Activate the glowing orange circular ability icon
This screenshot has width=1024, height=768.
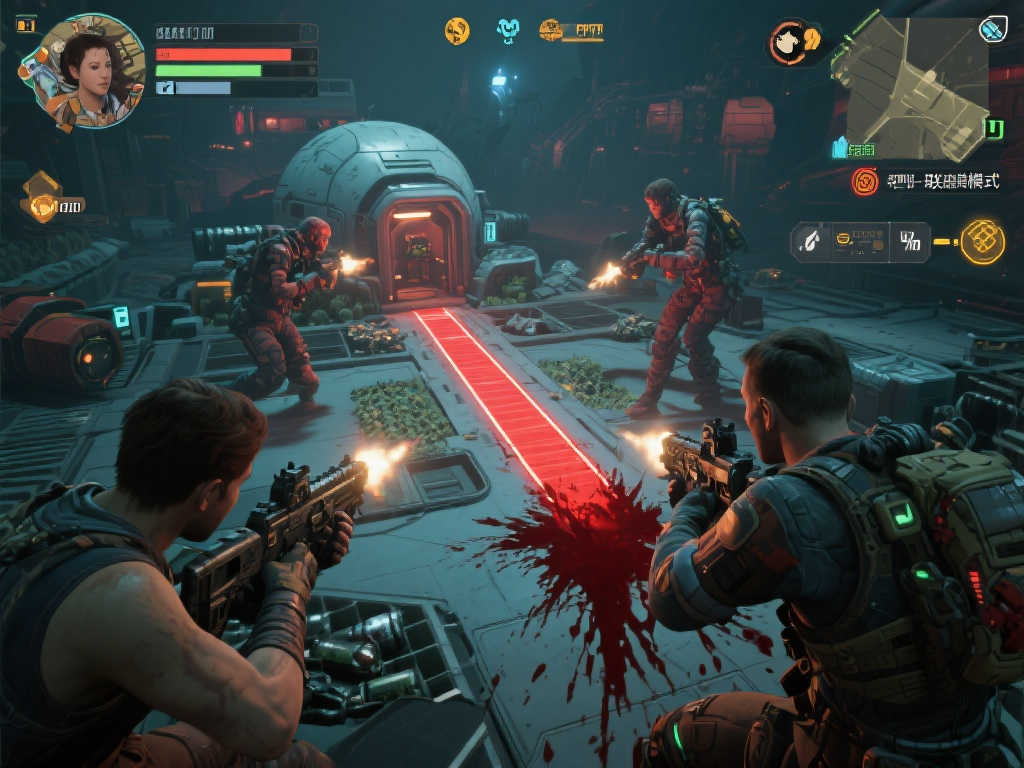(982, 241)
